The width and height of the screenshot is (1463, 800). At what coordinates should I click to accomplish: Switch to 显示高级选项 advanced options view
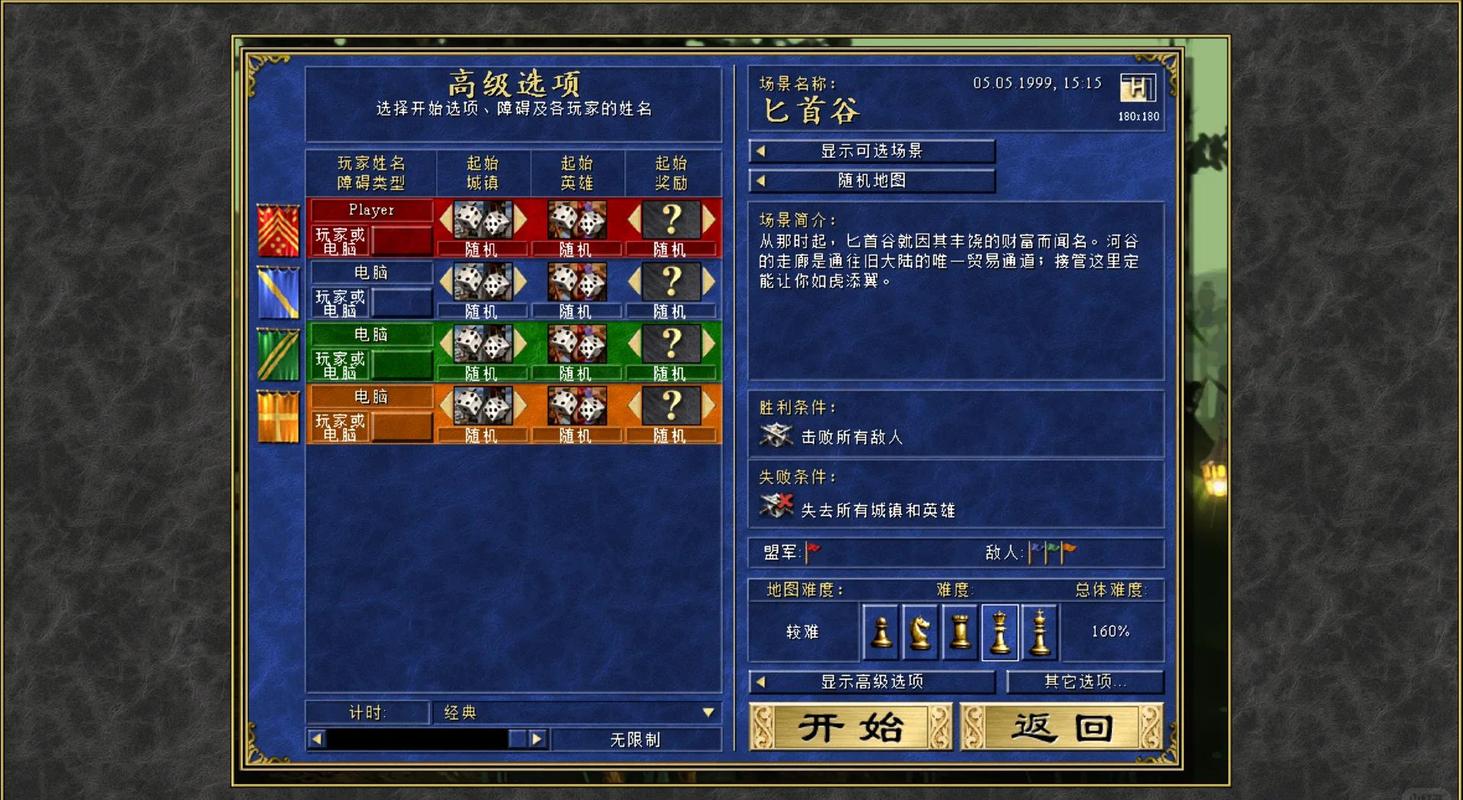(872, 681)
